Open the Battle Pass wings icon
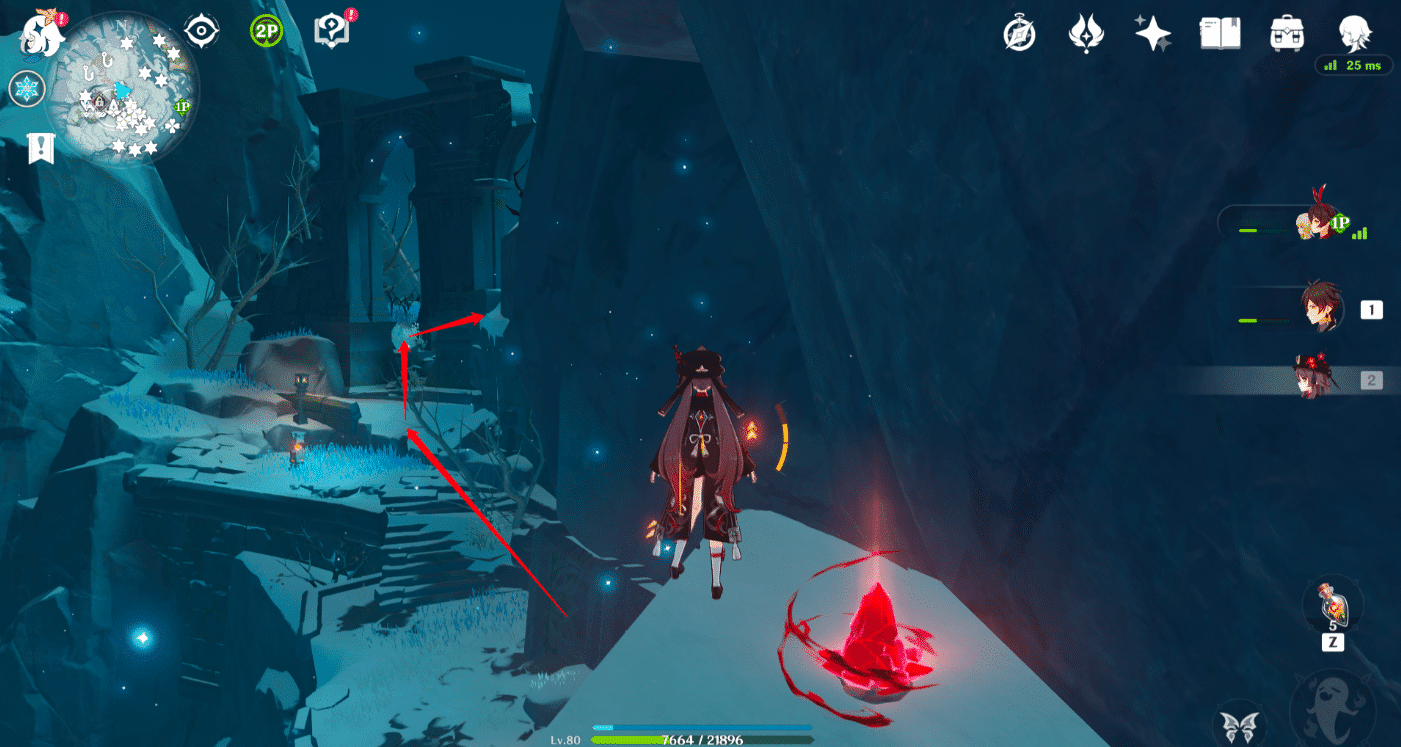Screen dimensions: 1401x747 1086,33
